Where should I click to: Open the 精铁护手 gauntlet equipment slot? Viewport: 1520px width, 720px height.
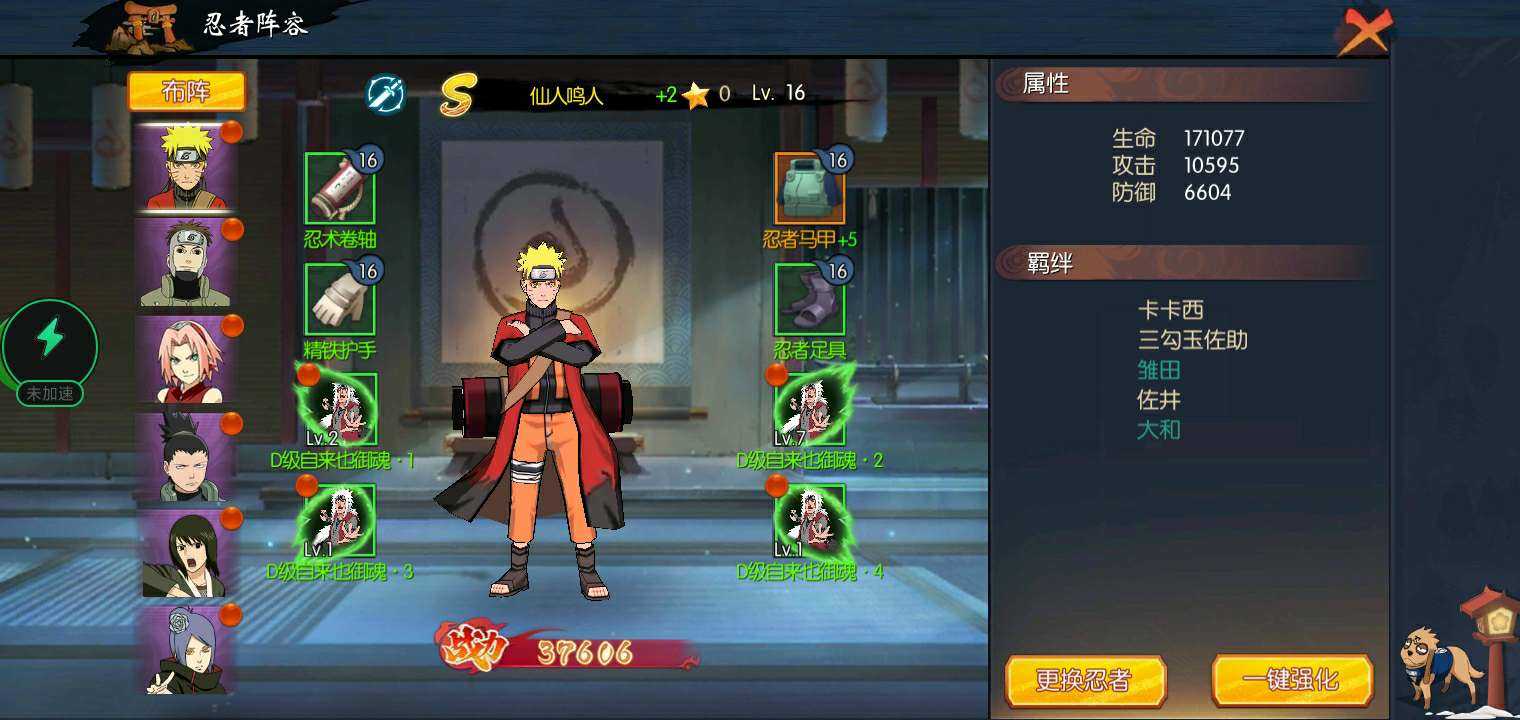340,299
